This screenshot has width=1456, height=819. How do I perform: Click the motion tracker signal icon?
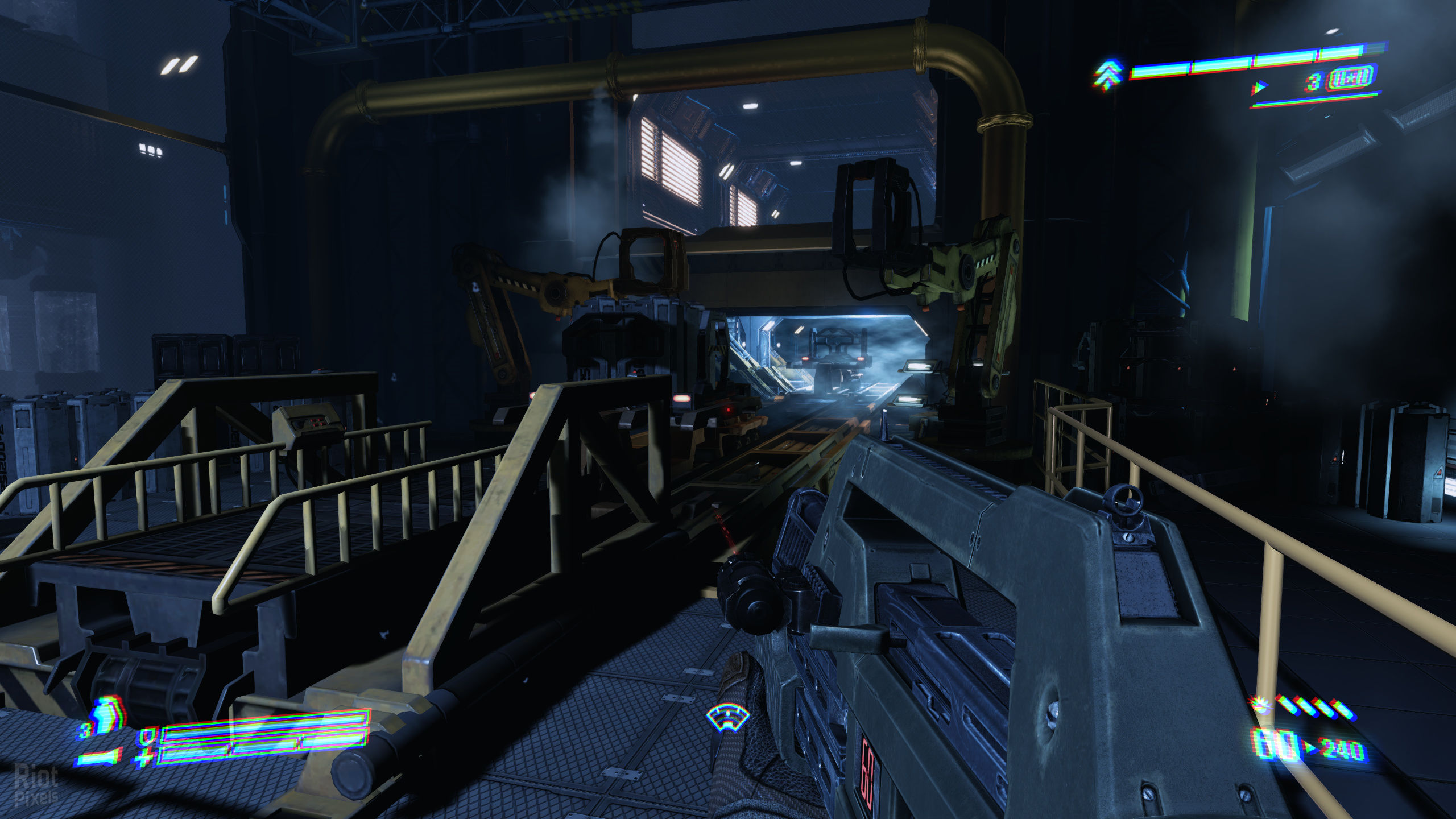click(727, 719)
